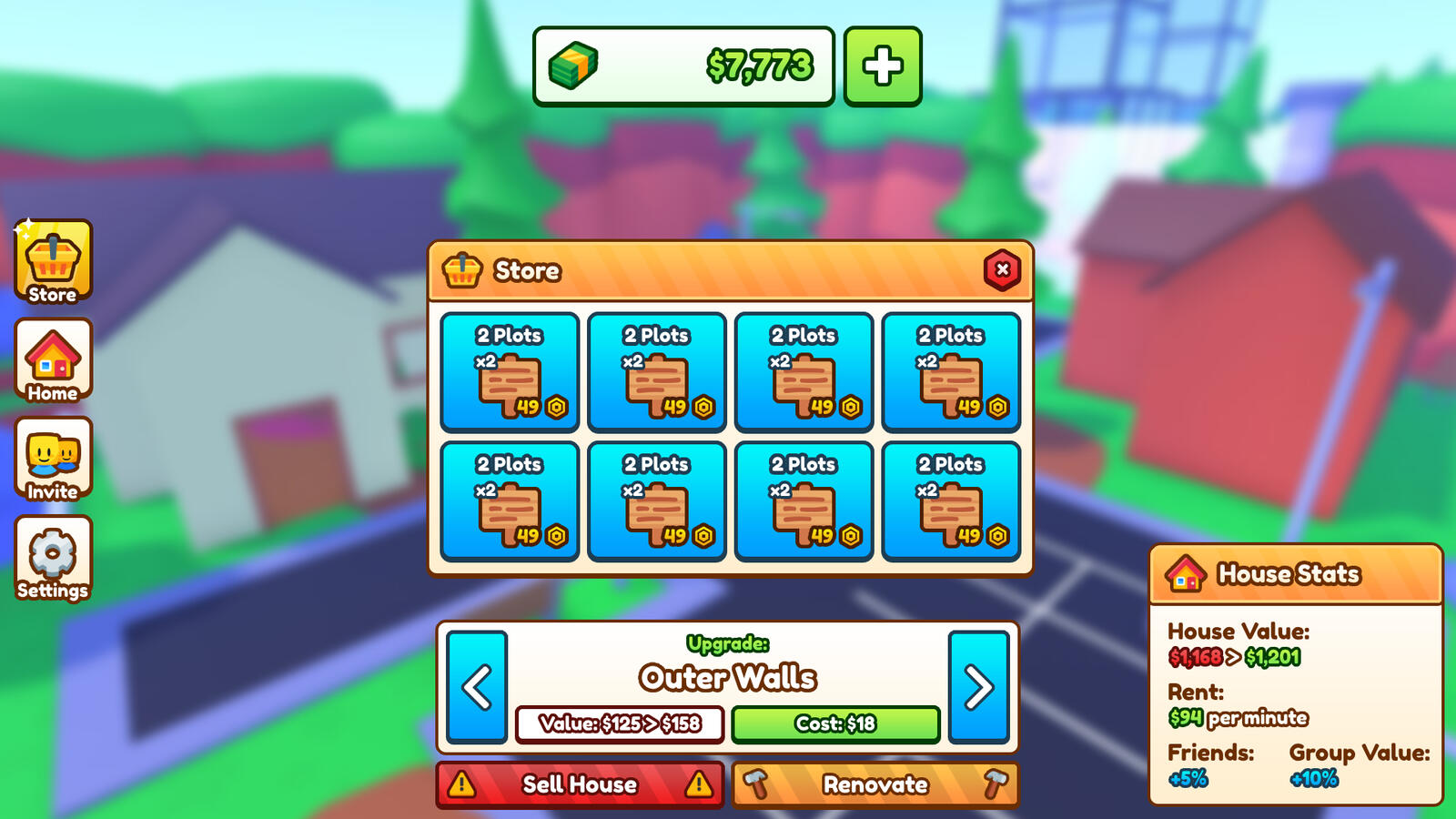1456x819 pixels.
Task: Click Sell House
Action: 579,784
